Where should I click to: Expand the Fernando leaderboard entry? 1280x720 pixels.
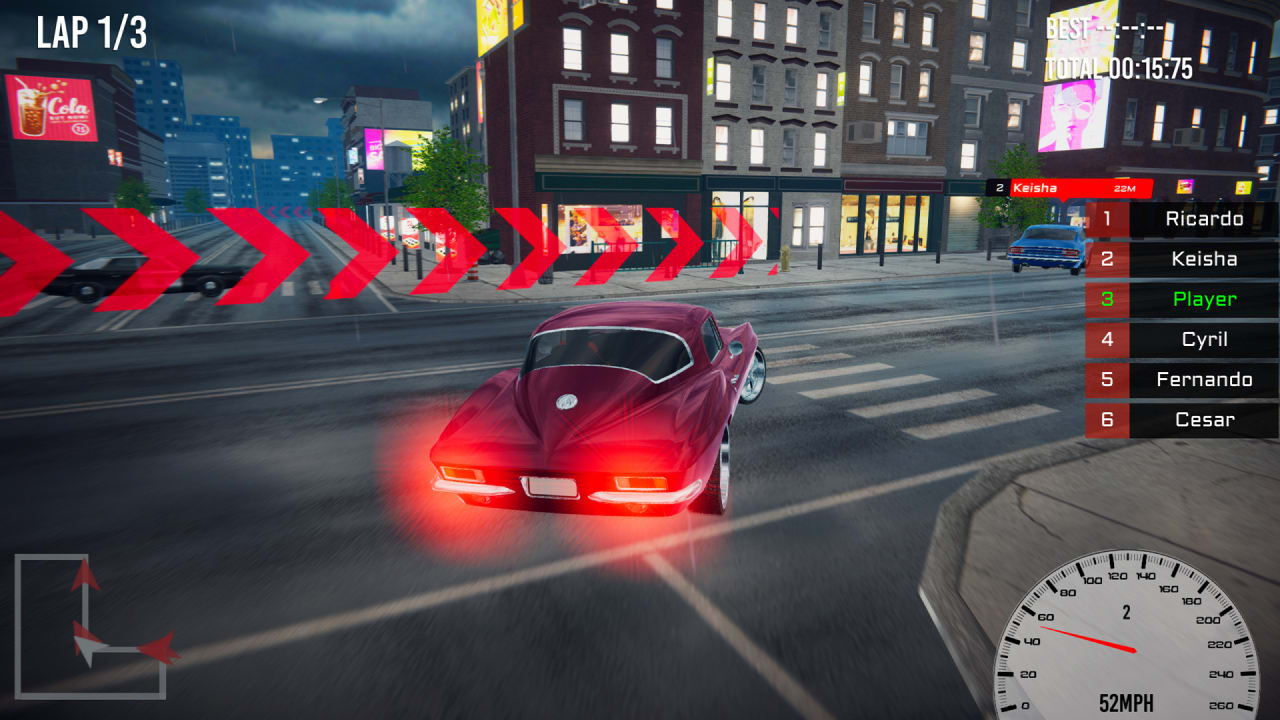click(x=1203, y=380)
